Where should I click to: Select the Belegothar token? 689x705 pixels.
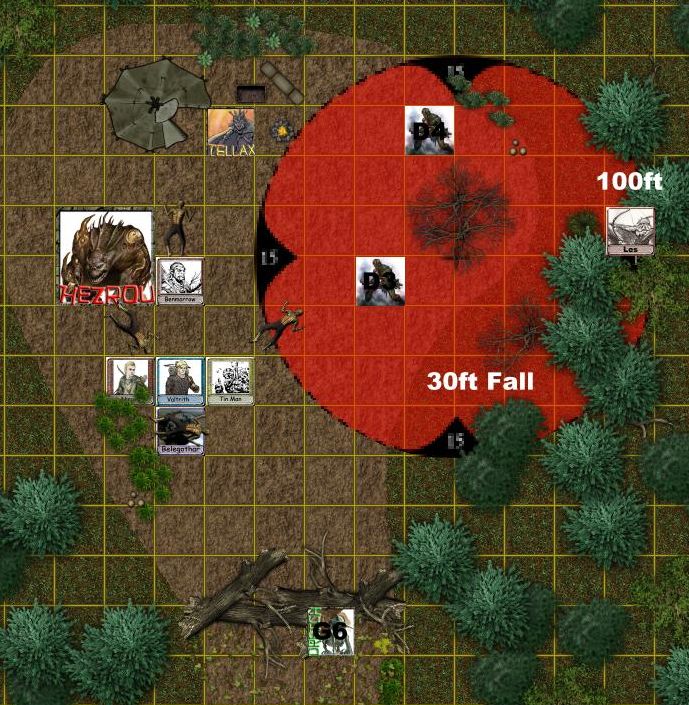(180, 428)
